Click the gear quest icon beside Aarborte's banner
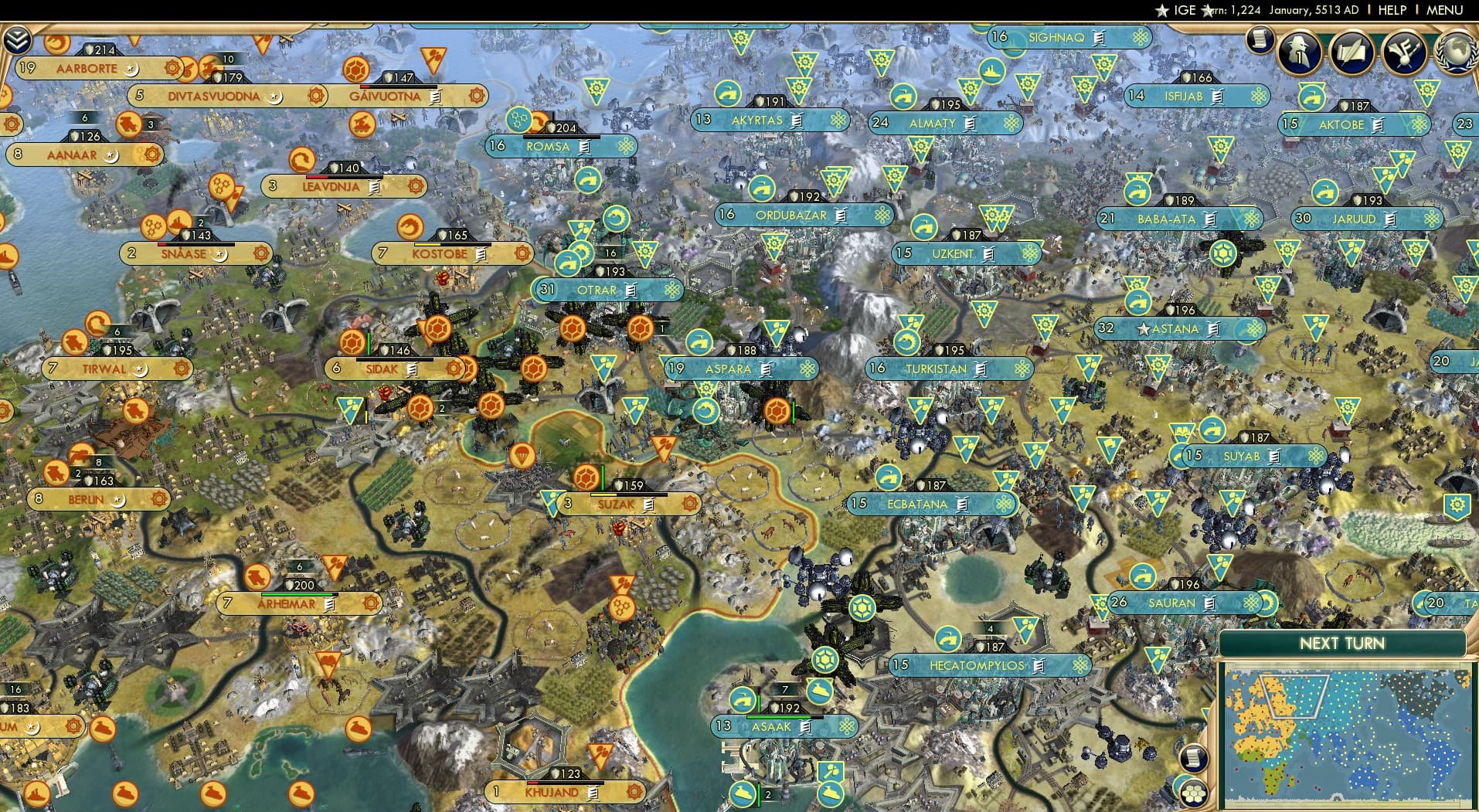The image size is (1479, 812). click(172, 69)
